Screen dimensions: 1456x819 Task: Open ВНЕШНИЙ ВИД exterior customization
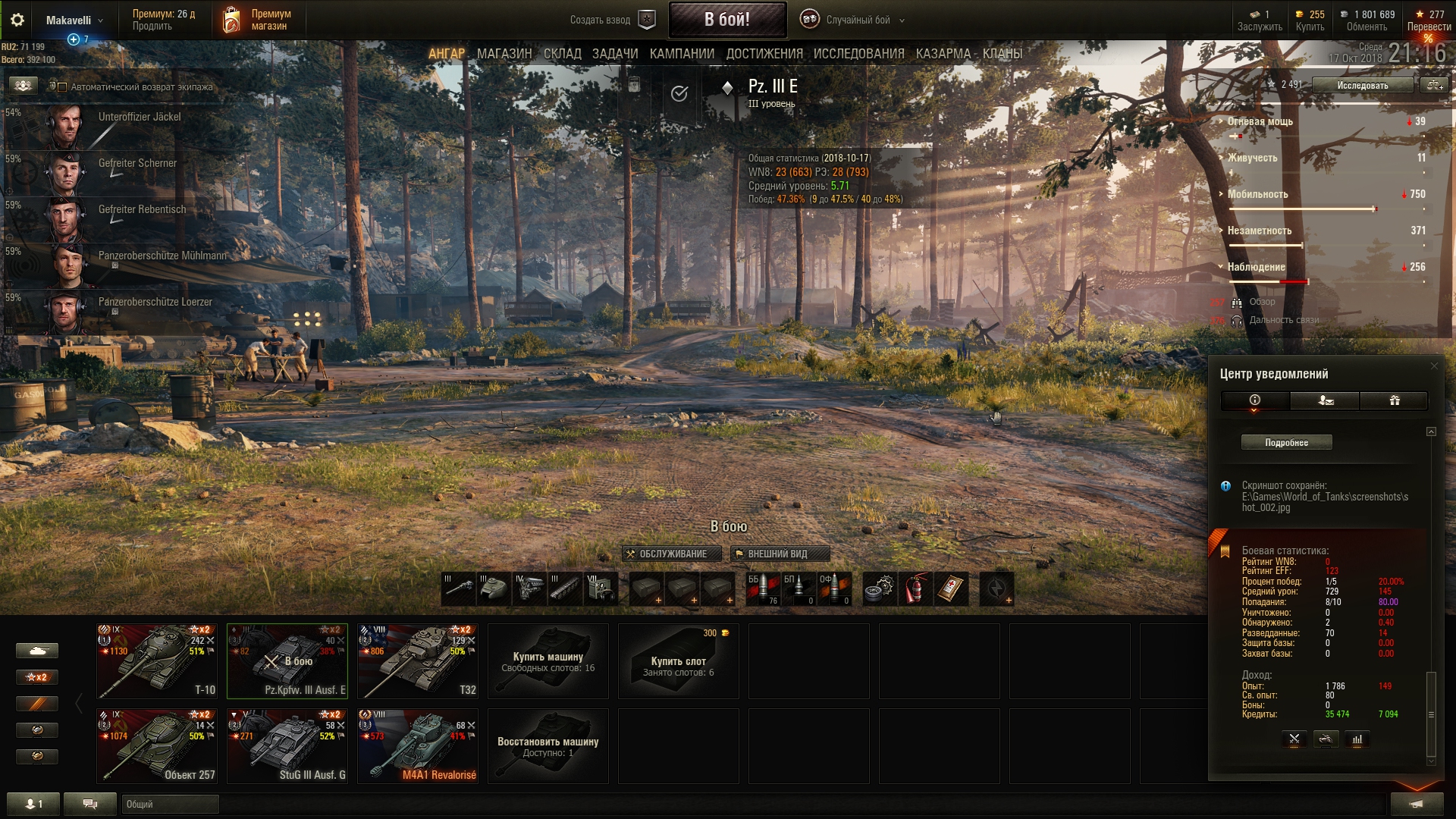780,554
